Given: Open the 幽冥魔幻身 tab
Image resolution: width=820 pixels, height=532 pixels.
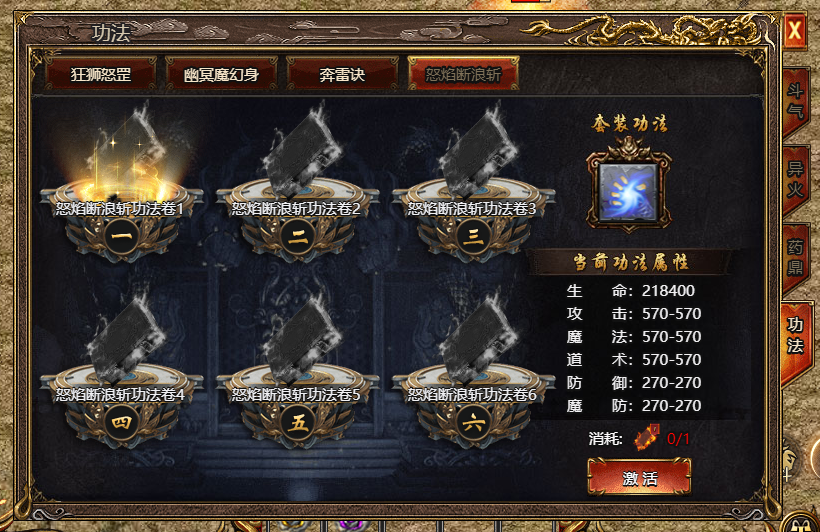Looking at the screenshot, I should (221, 74).
